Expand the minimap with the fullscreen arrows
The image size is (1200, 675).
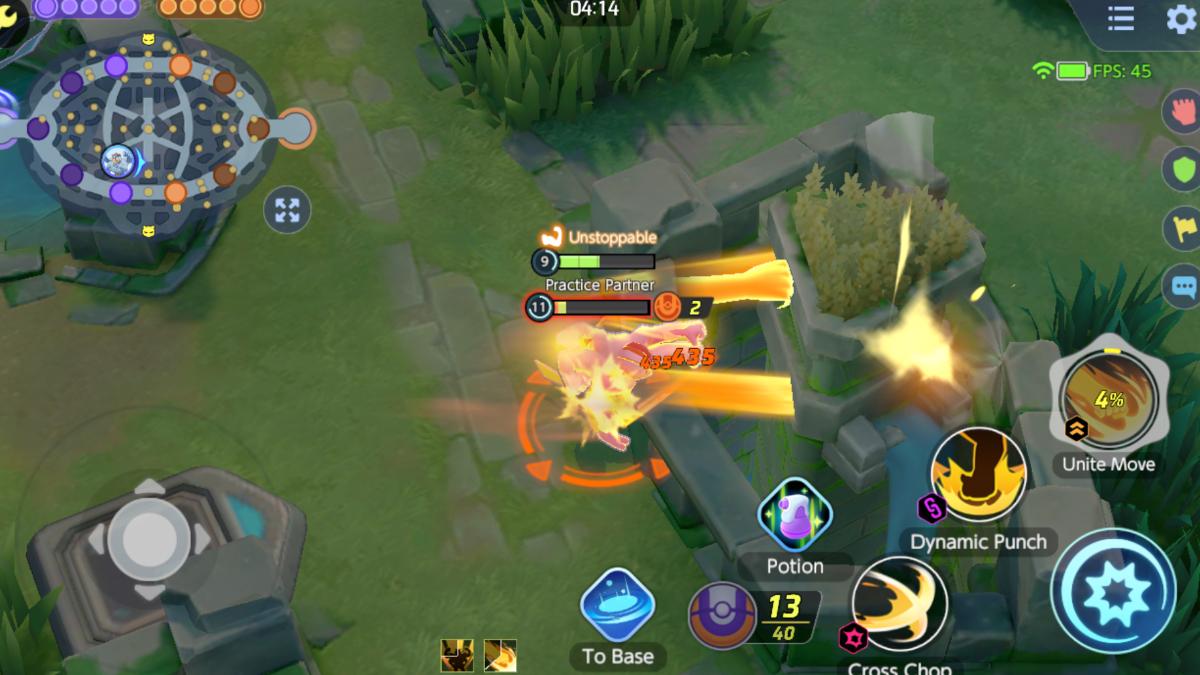[287, 210]
